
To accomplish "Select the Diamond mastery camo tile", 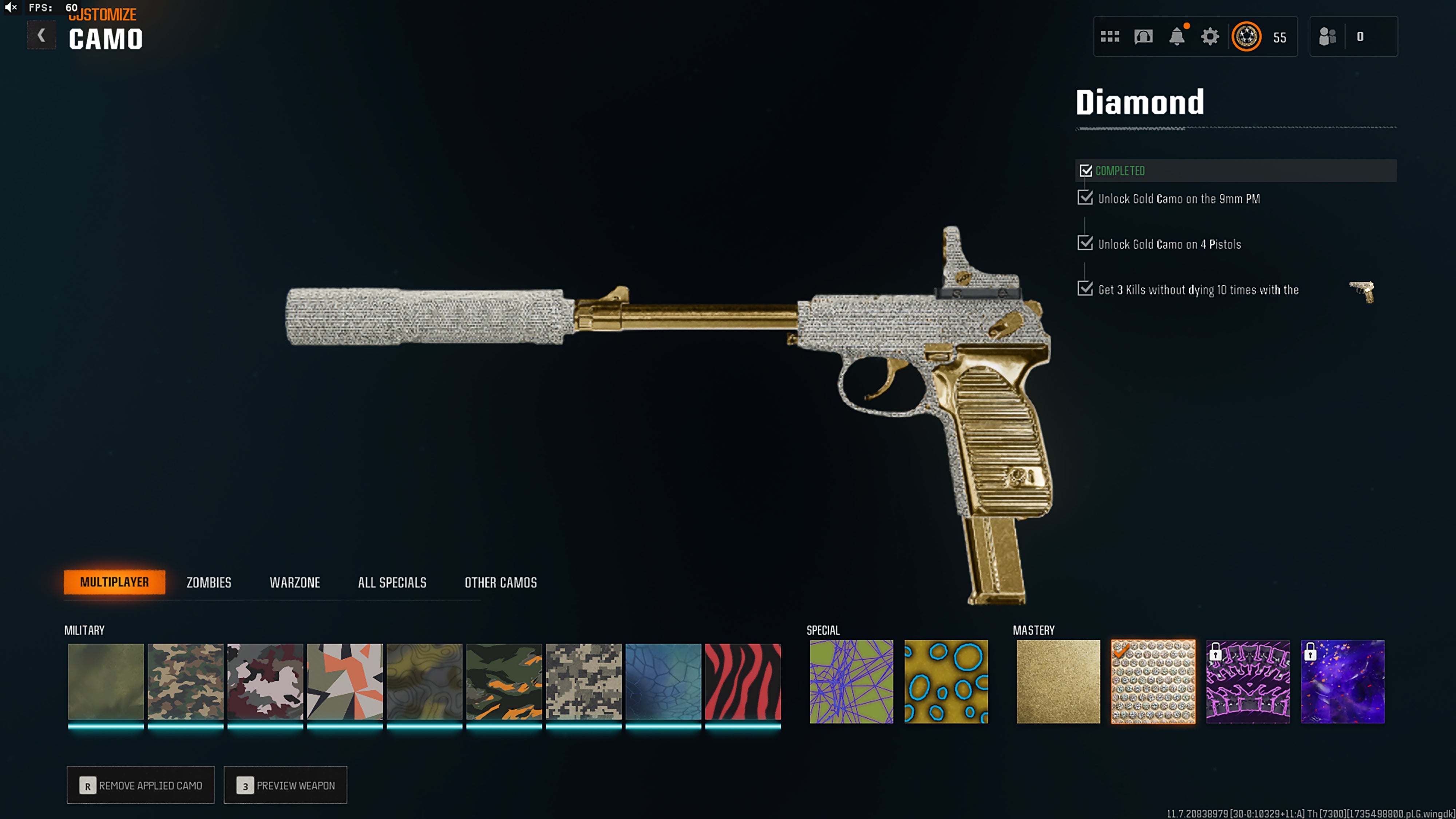I will [x=1153, y=681].
